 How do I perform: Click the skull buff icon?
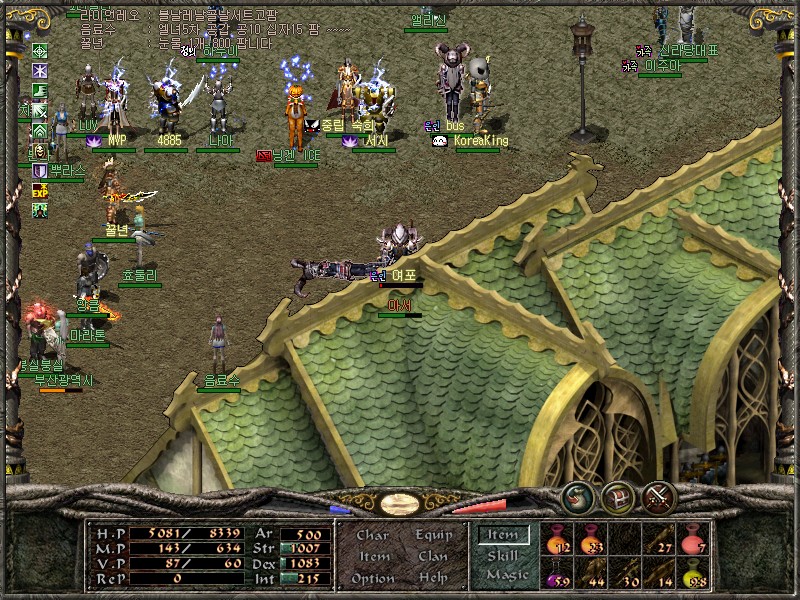click(x=40, y=151)
